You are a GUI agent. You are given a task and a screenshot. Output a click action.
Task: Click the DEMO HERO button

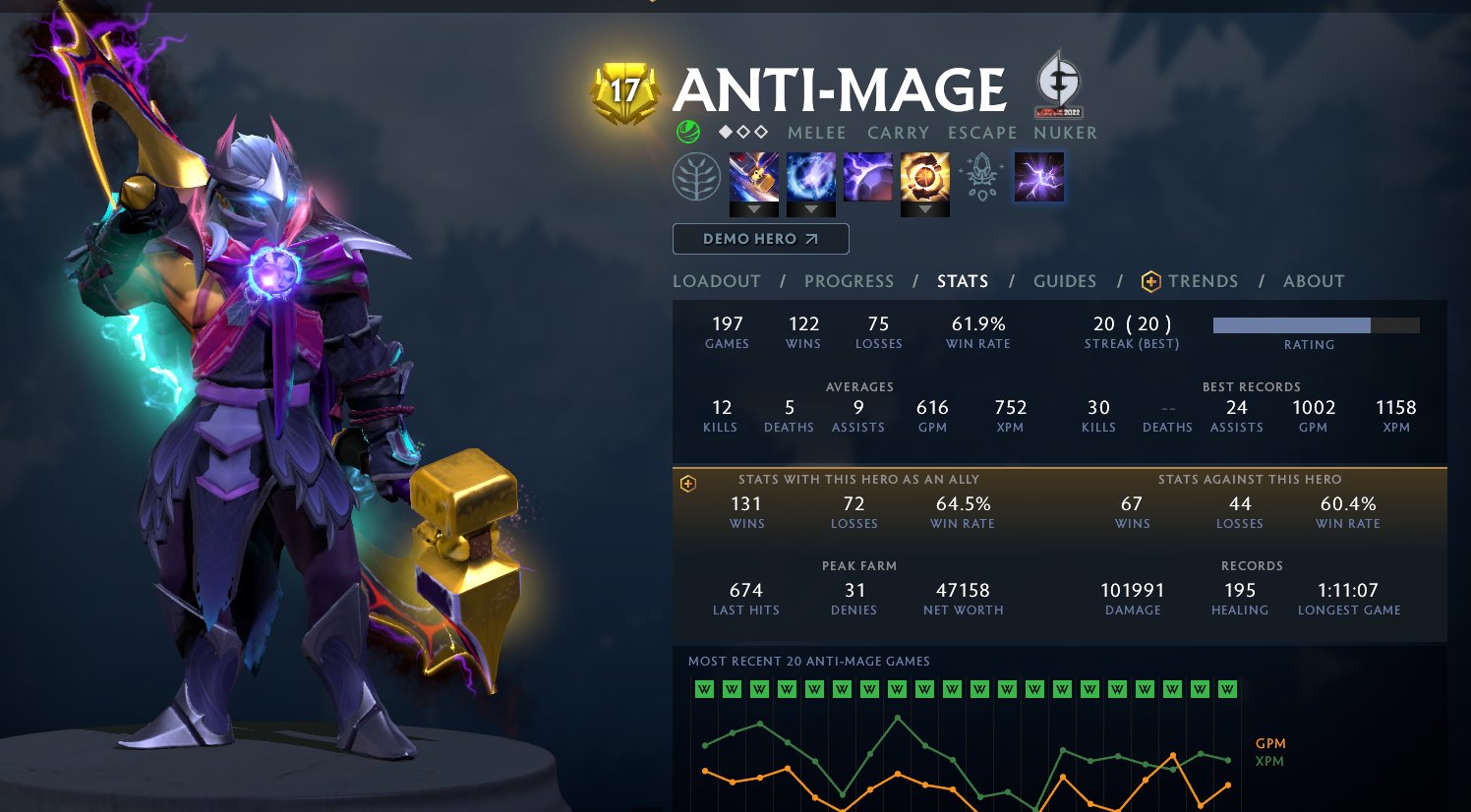coord(760,238)
